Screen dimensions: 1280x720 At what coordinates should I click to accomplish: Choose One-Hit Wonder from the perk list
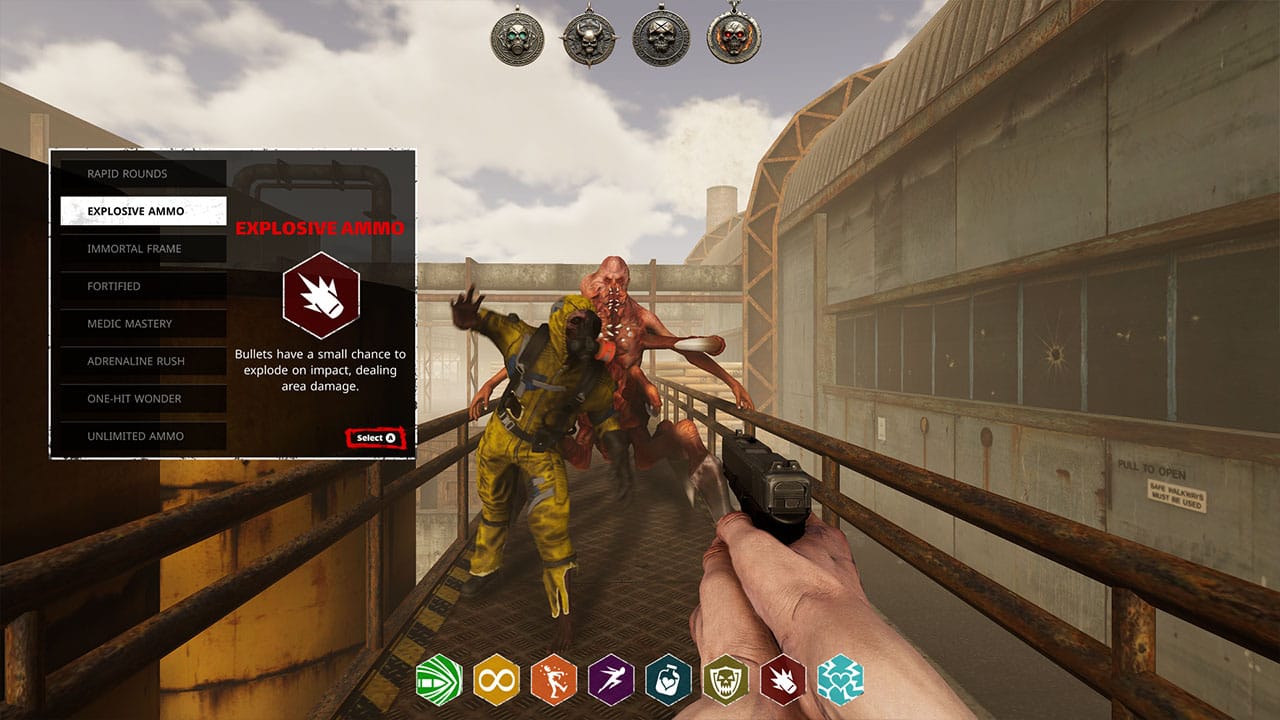(143, 398)
